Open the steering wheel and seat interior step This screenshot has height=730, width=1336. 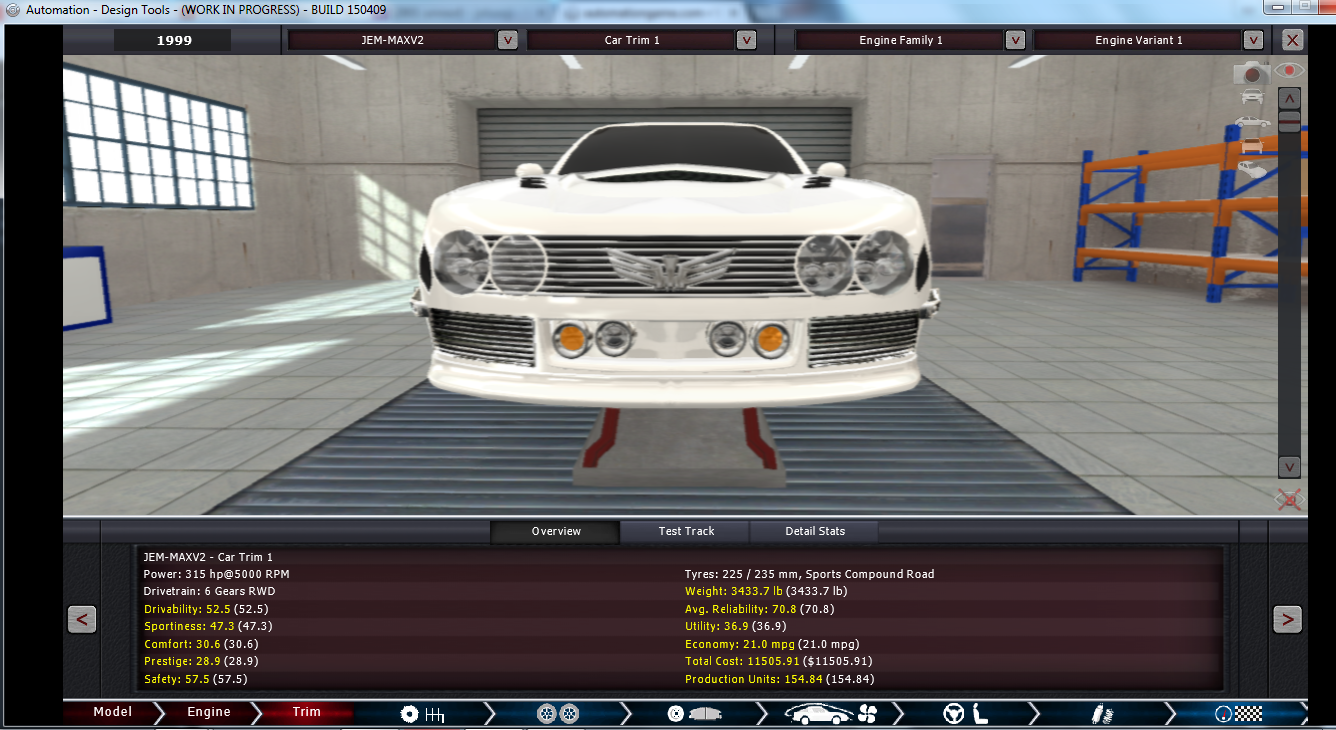click(965, 714)
